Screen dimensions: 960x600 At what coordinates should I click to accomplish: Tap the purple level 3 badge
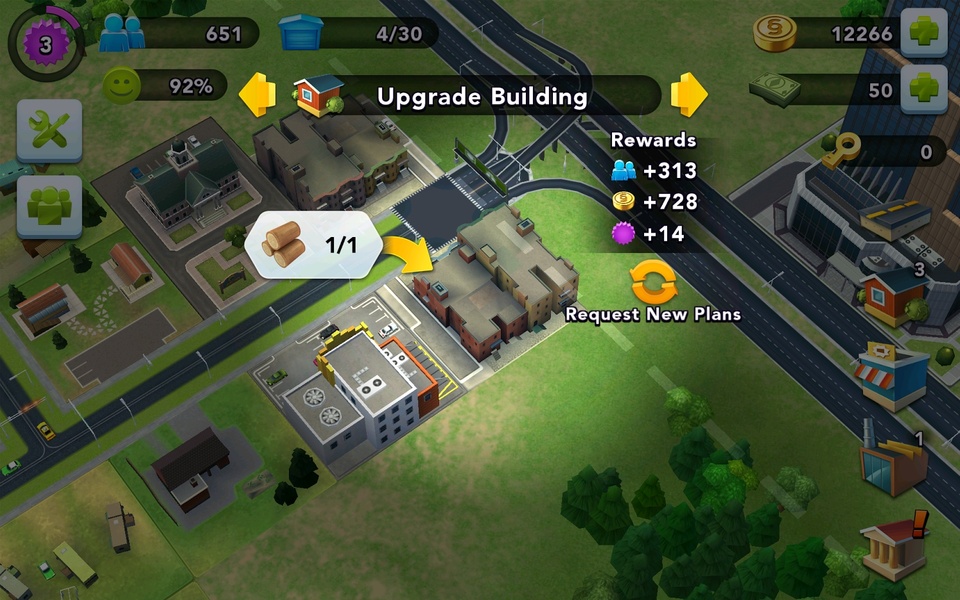point(44,44)
